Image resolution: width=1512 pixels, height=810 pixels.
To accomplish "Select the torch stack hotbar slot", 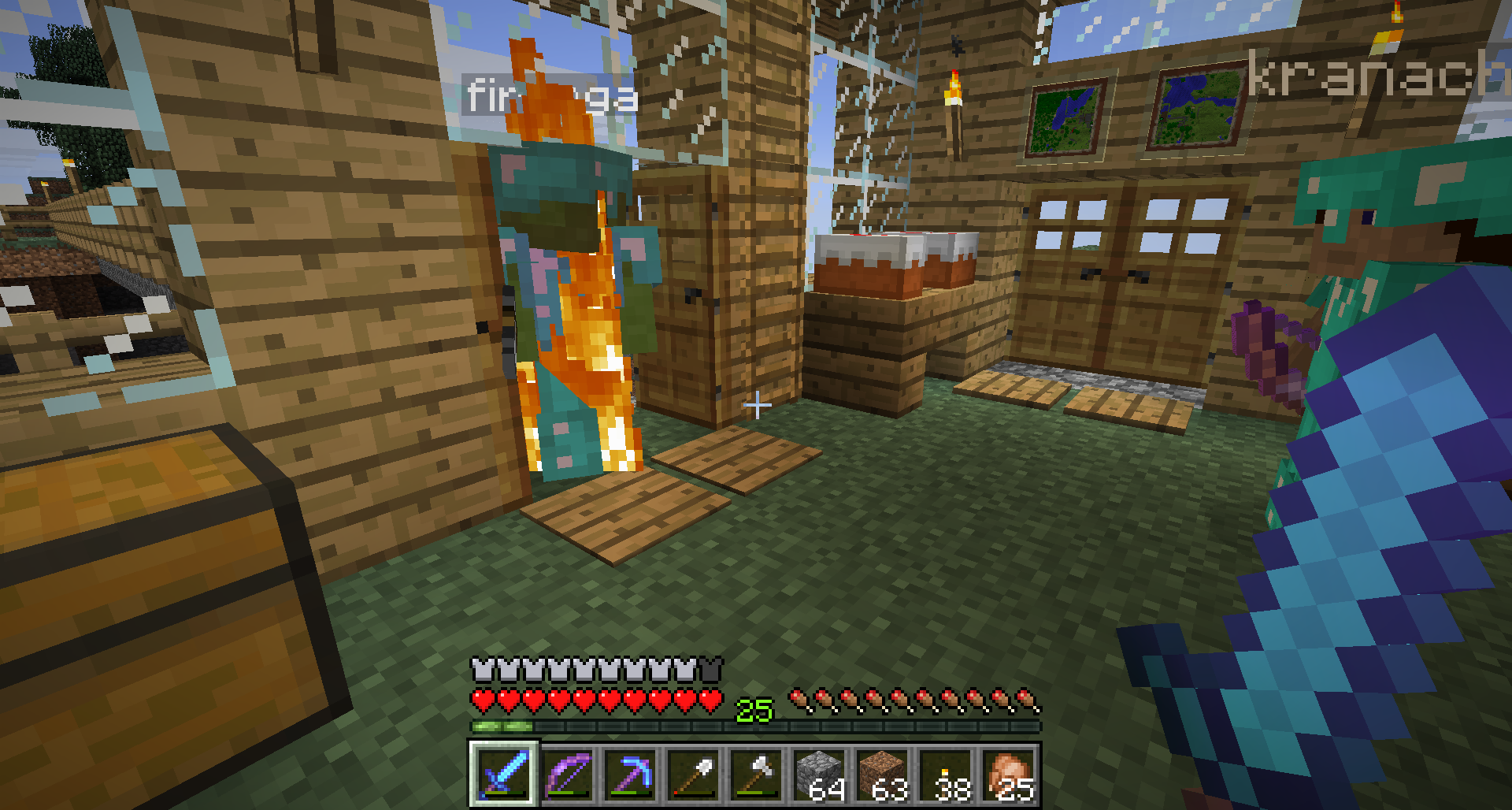I will click(945, 774).
